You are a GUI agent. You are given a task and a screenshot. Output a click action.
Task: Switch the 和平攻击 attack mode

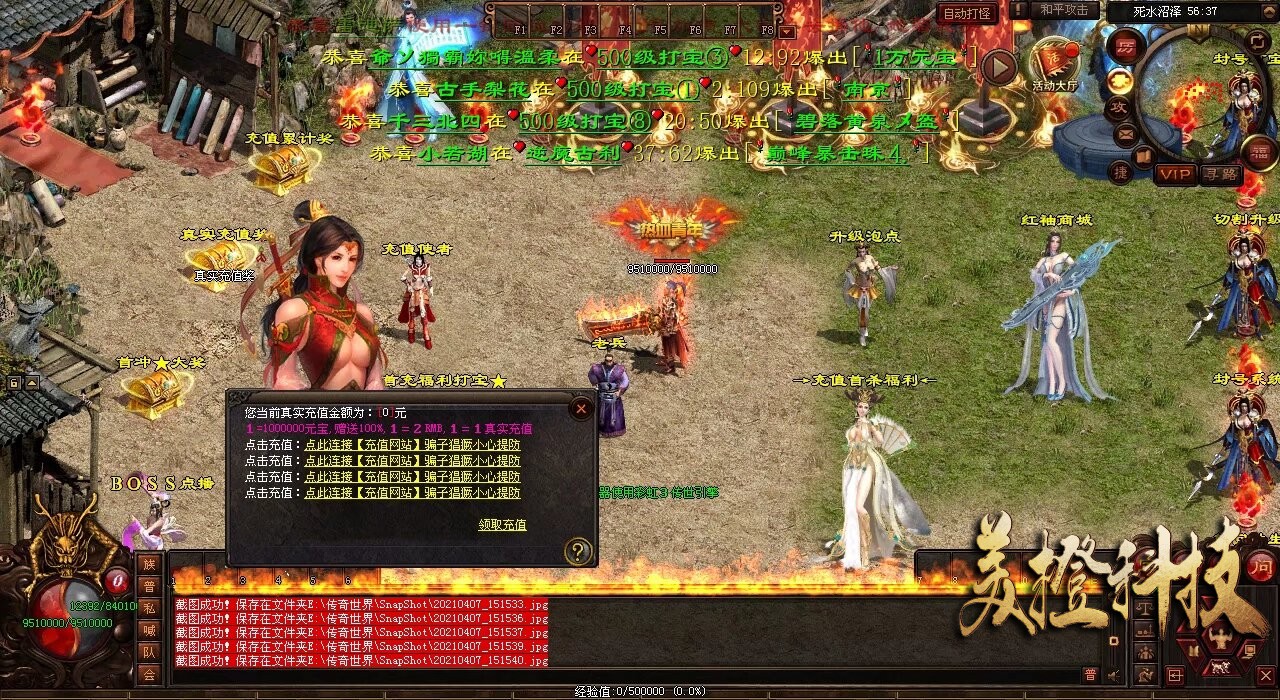tap(1064, 10)
